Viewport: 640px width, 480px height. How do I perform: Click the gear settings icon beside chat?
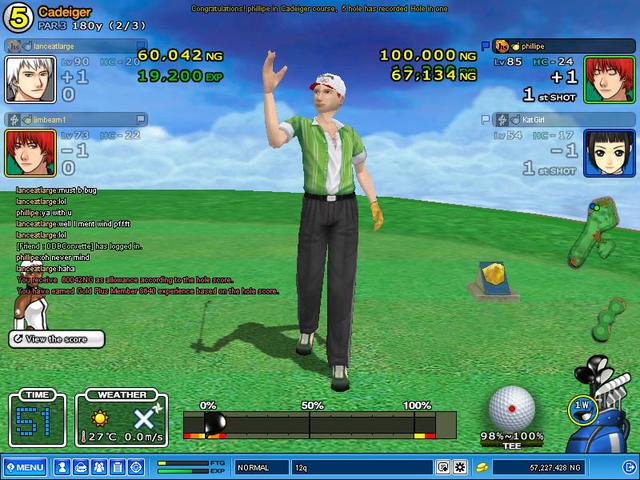tap(460, 467)
